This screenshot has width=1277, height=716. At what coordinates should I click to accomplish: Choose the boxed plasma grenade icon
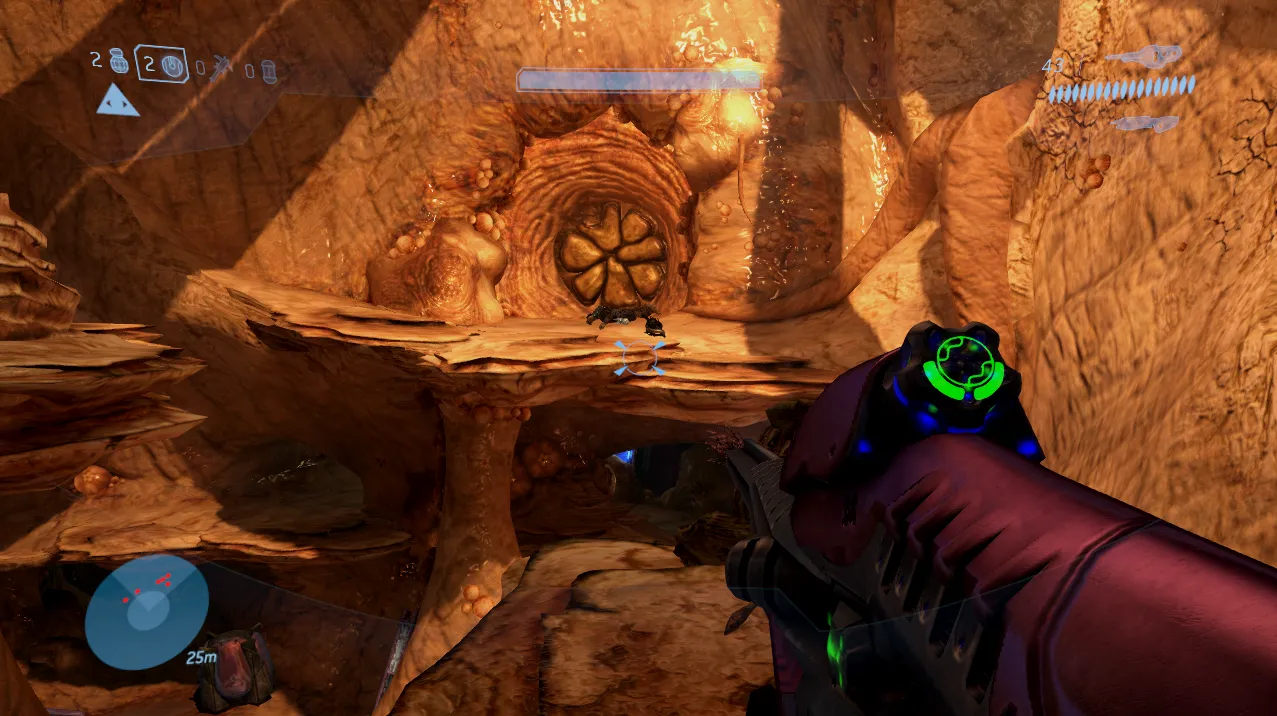(172, 66)
